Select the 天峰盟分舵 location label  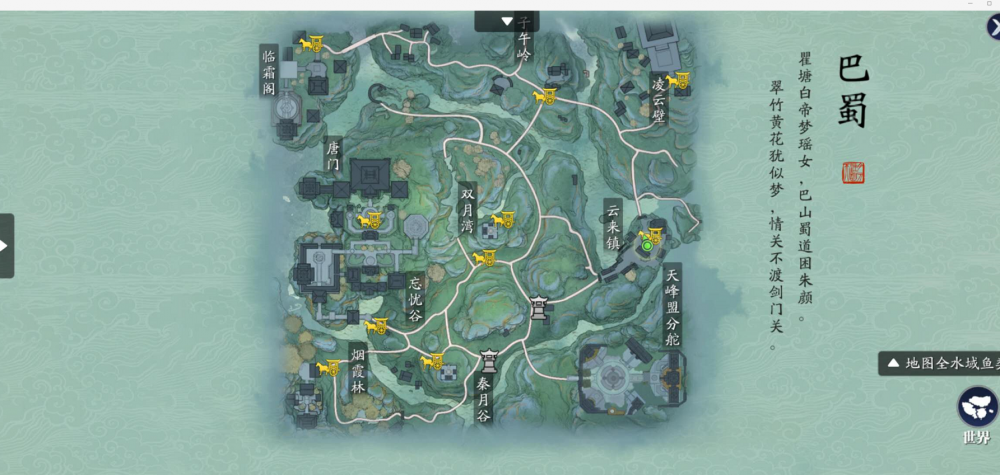point(672,306)
